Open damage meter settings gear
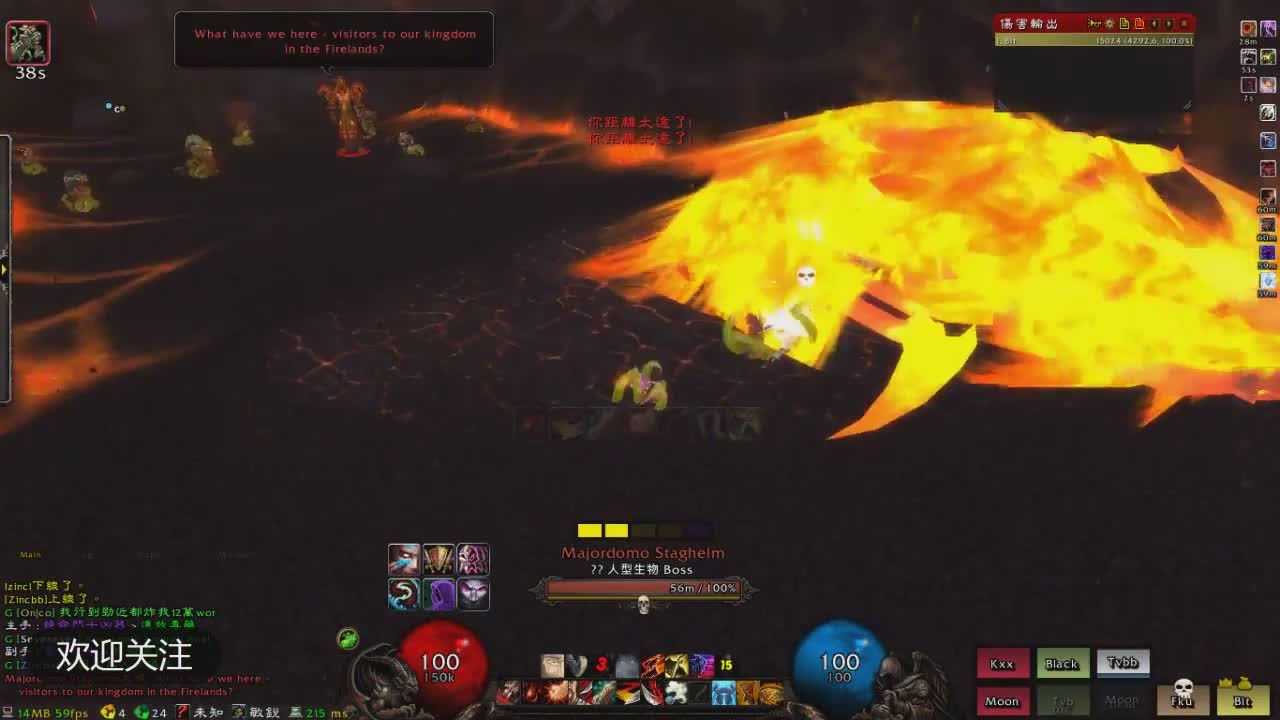The height and width of the screenshot is (720, 1280). 1110,23
